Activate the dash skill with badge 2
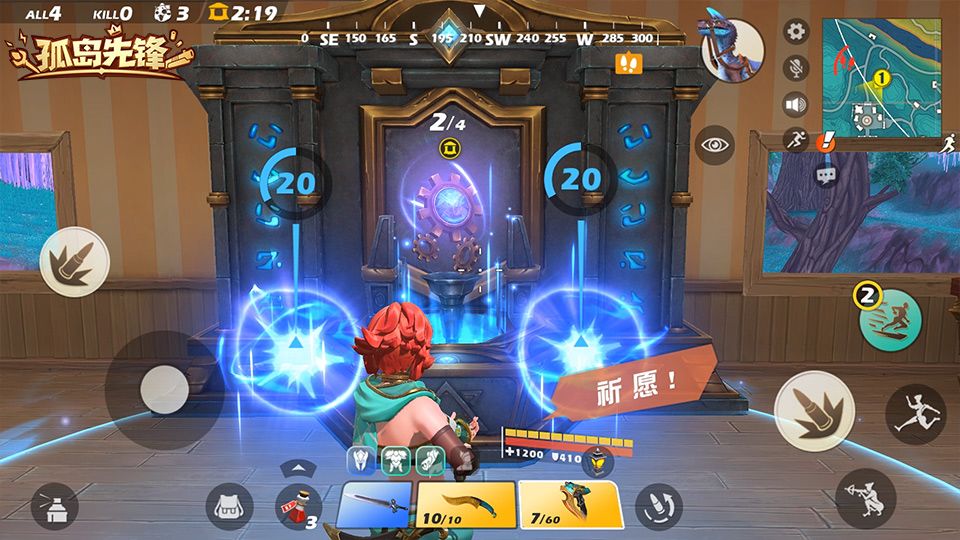Viewport: 960px width, 540px height. click(890, 320)
